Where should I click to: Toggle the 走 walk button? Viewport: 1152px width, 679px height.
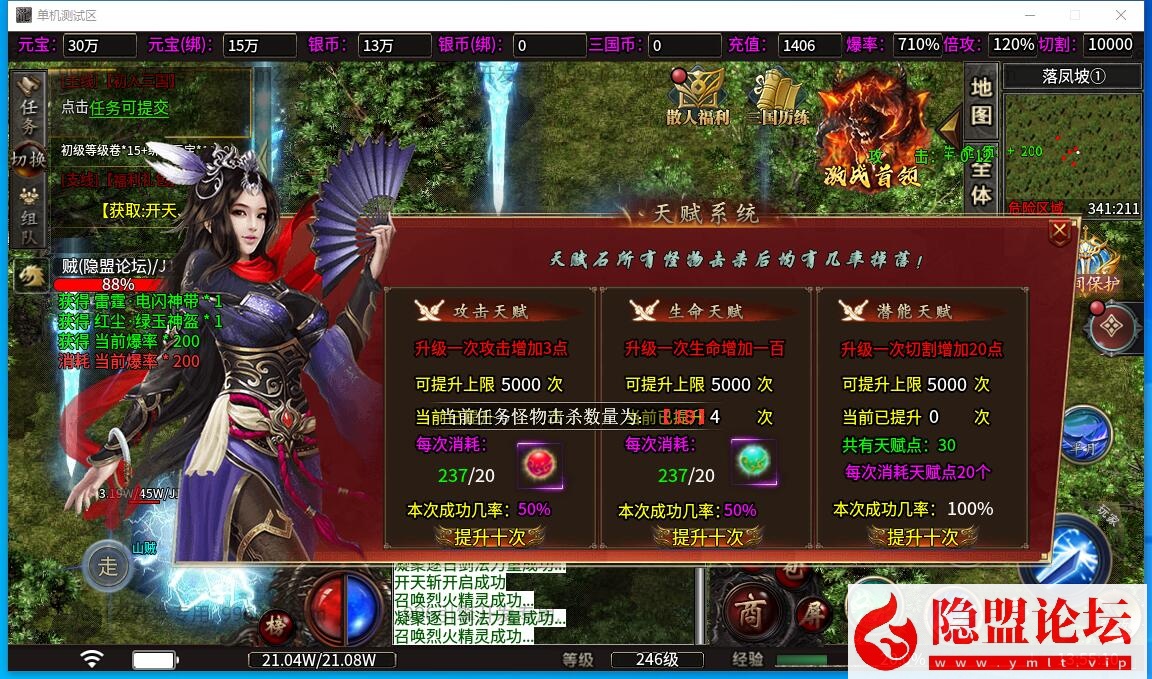(x=107, y=566)
